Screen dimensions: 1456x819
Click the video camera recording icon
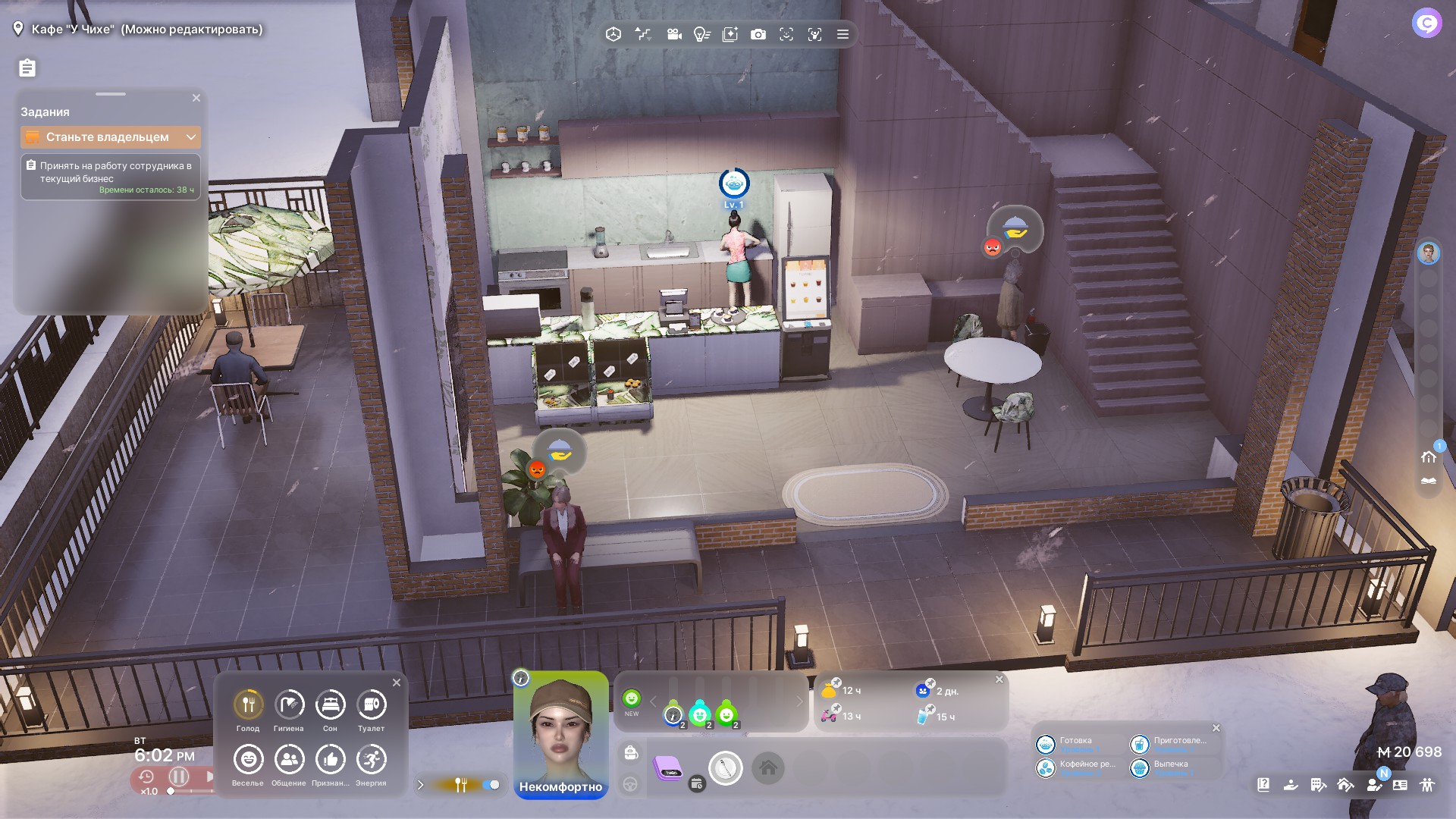[673, 34]
